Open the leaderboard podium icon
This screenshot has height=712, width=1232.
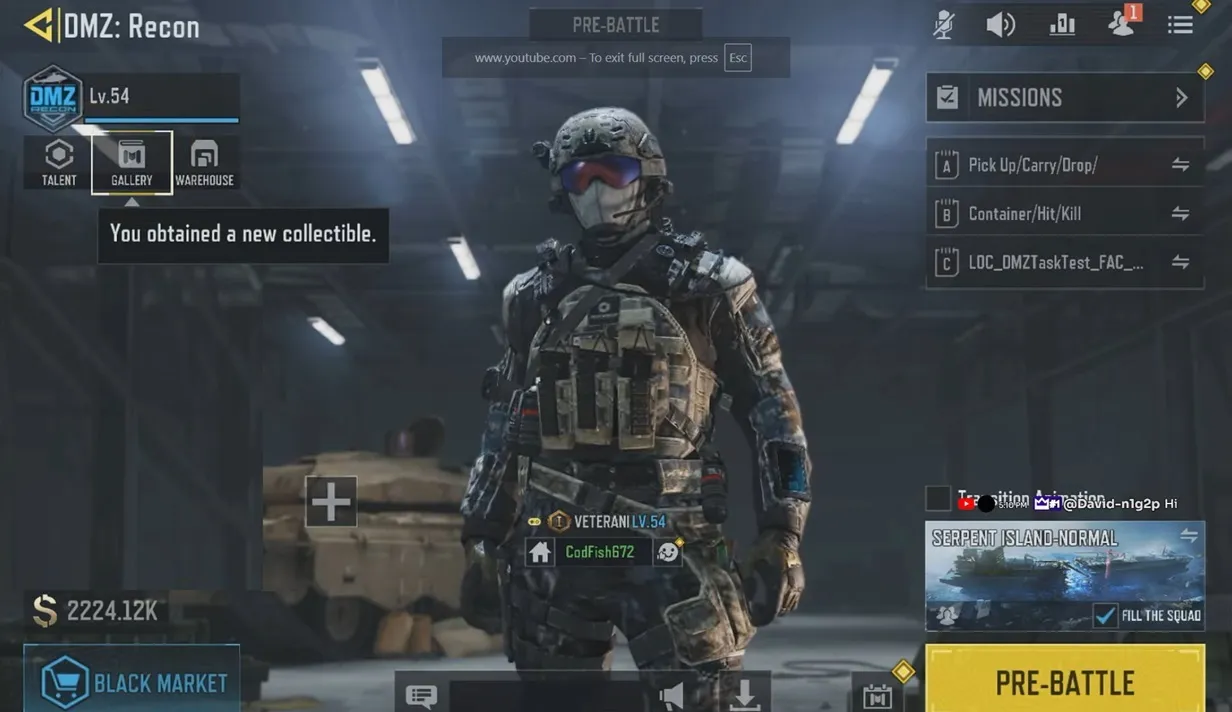point(1062,25)
